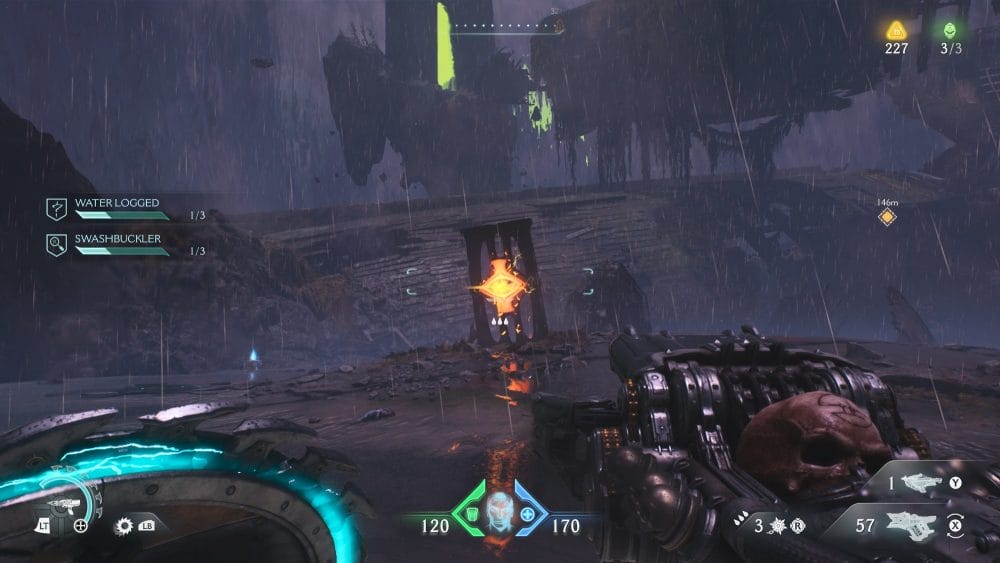
Task: Click the blue health cross icon
Action: 528,516
